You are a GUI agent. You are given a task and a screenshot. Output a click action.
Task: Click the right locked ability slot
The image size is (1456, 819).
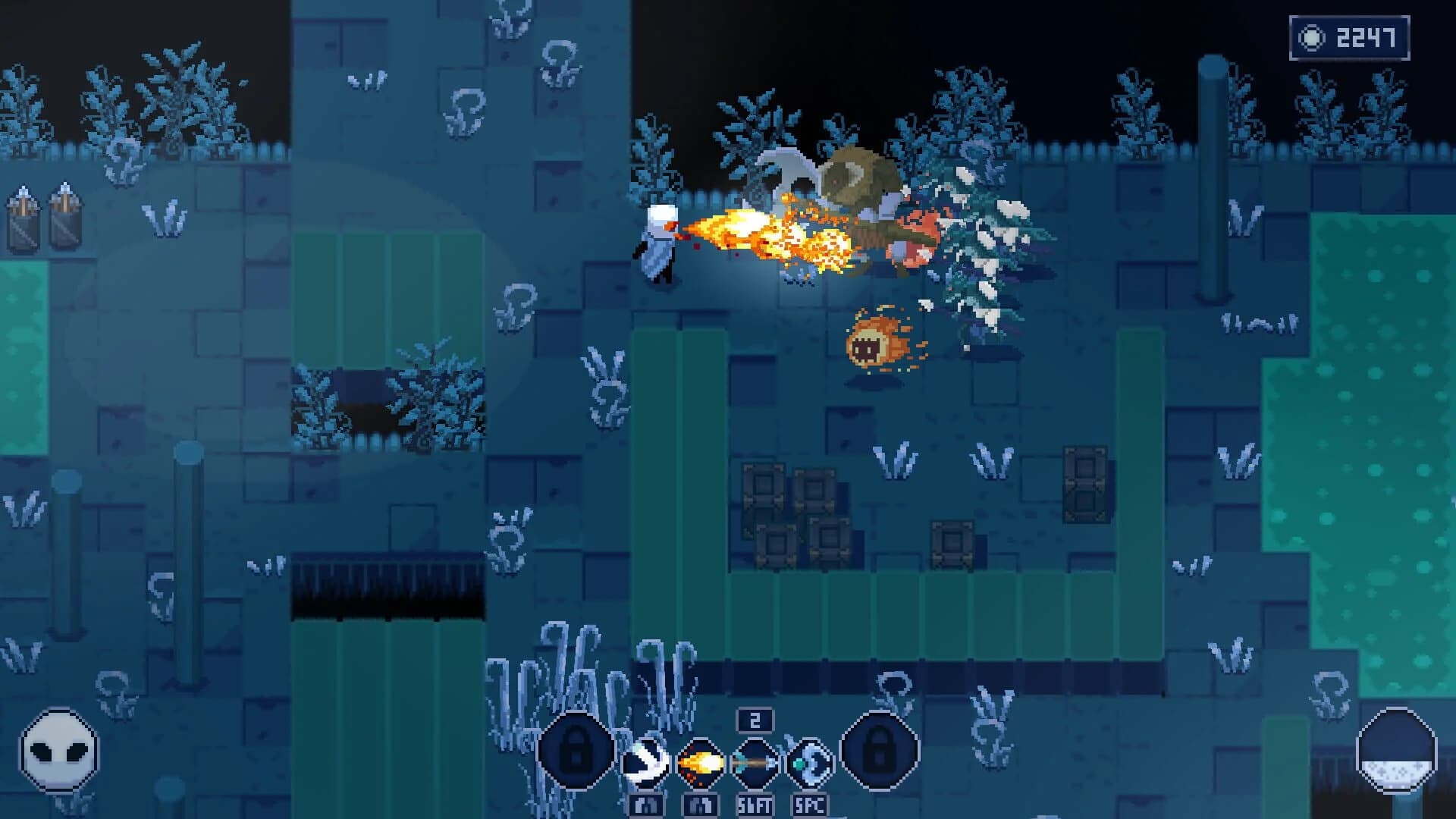point(880,751)
